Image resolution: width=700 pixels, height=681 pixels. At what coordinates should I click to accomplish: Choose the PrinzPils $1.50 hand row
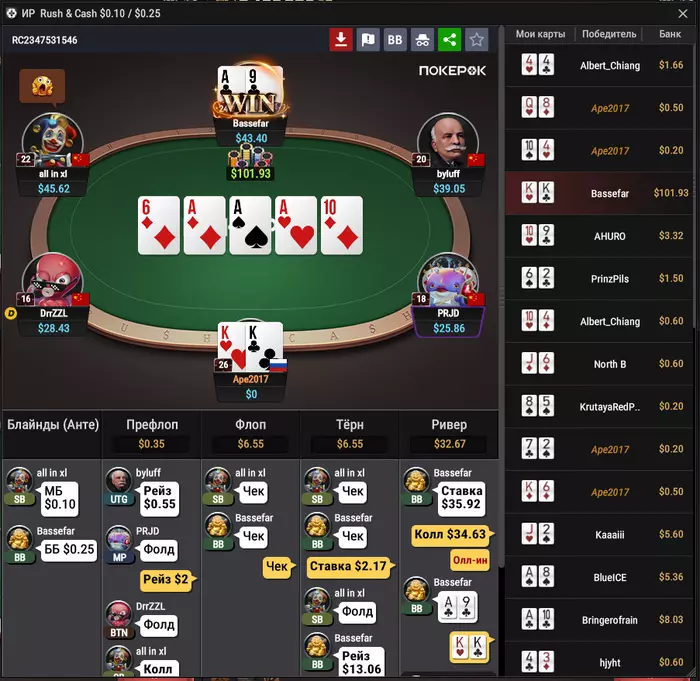click(602, 279)
